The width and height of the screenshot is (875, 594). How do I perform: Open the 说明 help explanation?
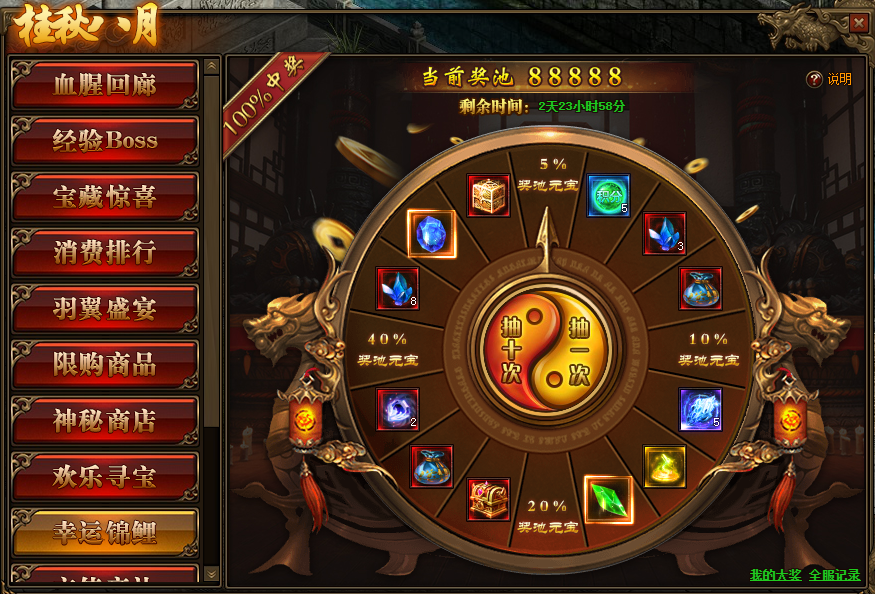[830, 80]
